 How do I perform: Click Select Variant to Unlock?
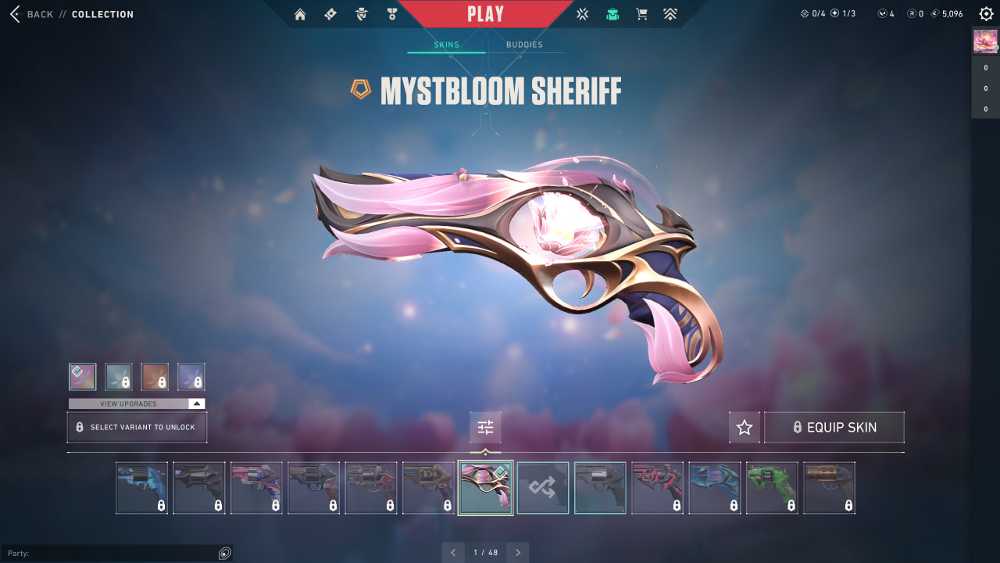pyautogui.click(x=137, y=427)
